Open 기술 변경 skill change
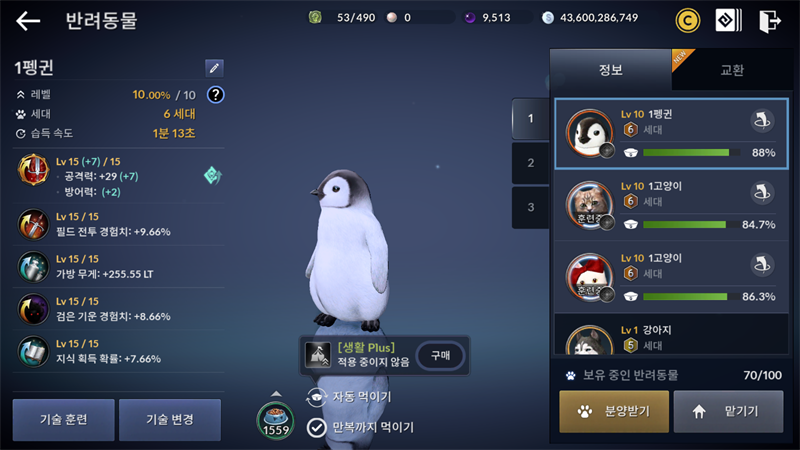This screenshot has height=450, width=800. click(169, 419)
